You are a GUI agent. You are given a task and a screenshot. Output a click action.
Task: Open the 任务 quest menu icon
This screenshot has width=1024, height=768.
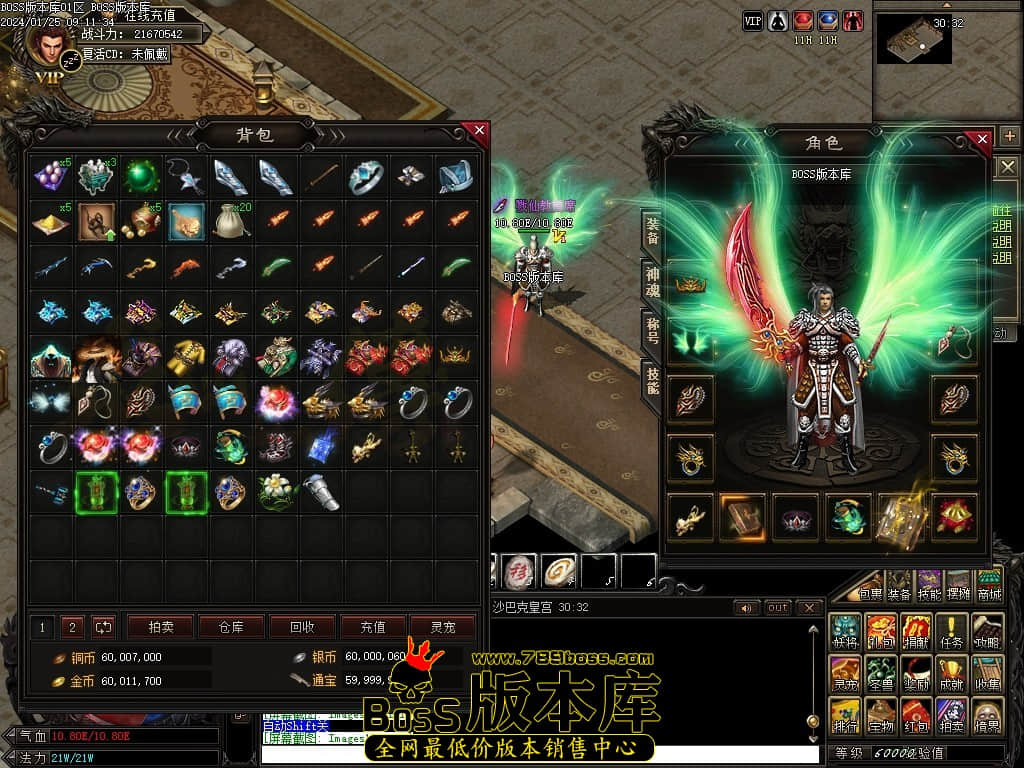(952, 631)
